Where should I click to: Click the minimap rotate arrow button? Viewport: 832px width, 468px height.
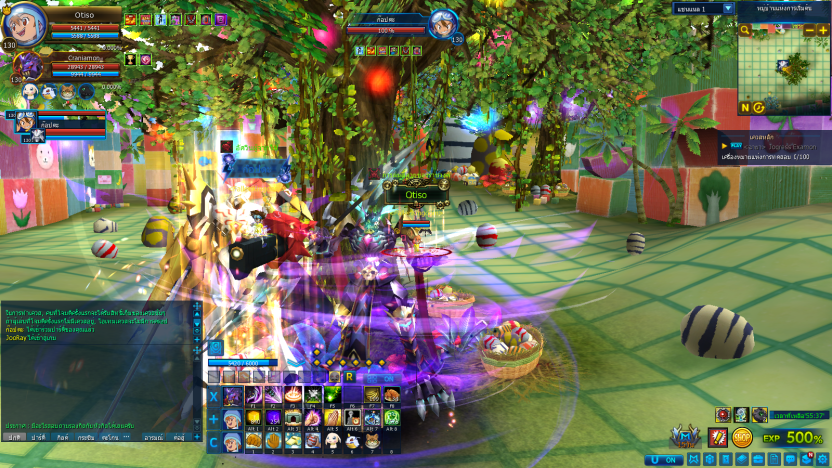pyautogui.click(x=759, y=107)
